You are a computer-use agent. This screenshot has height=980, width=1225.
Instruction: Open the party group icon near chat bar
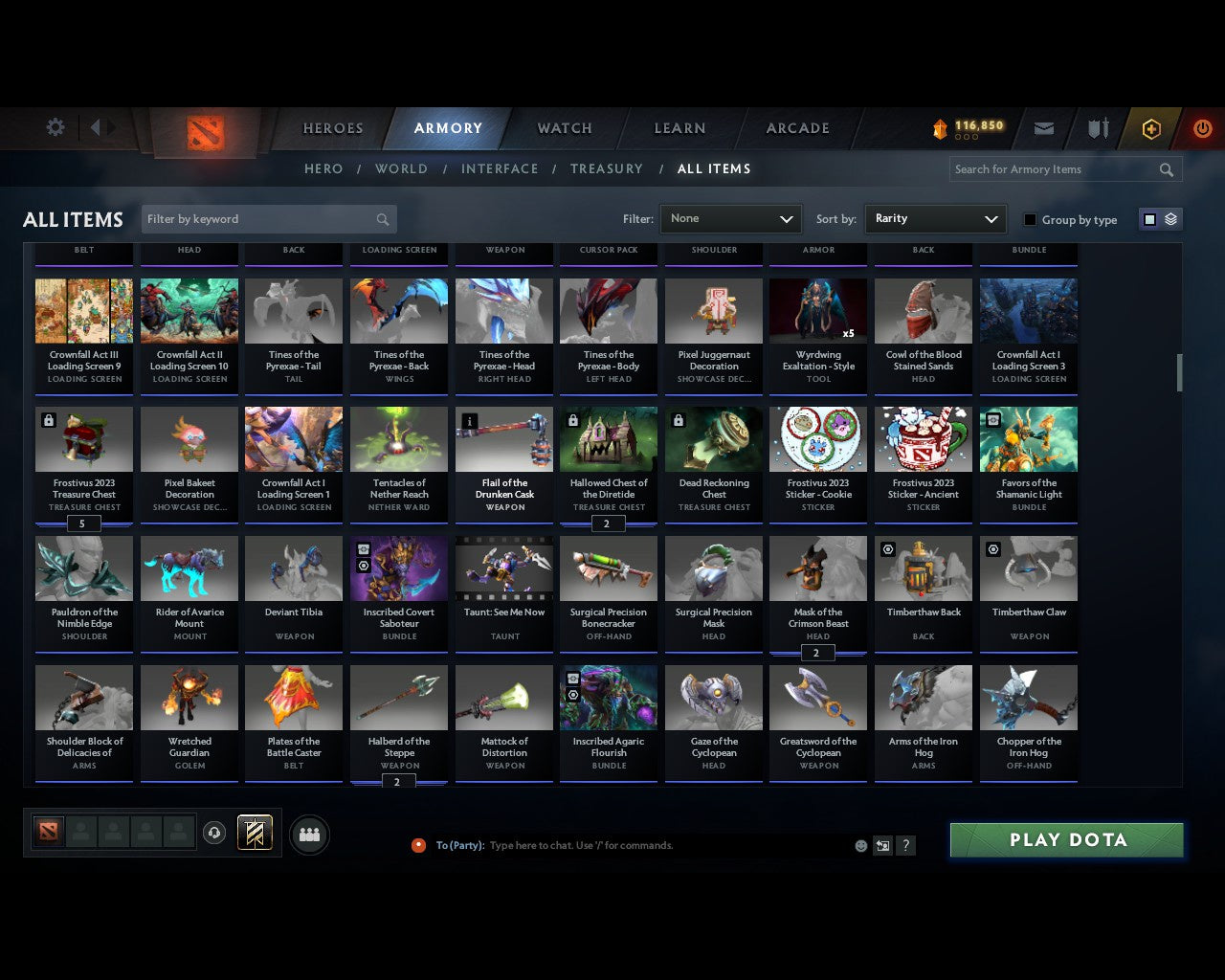(309, 835)
